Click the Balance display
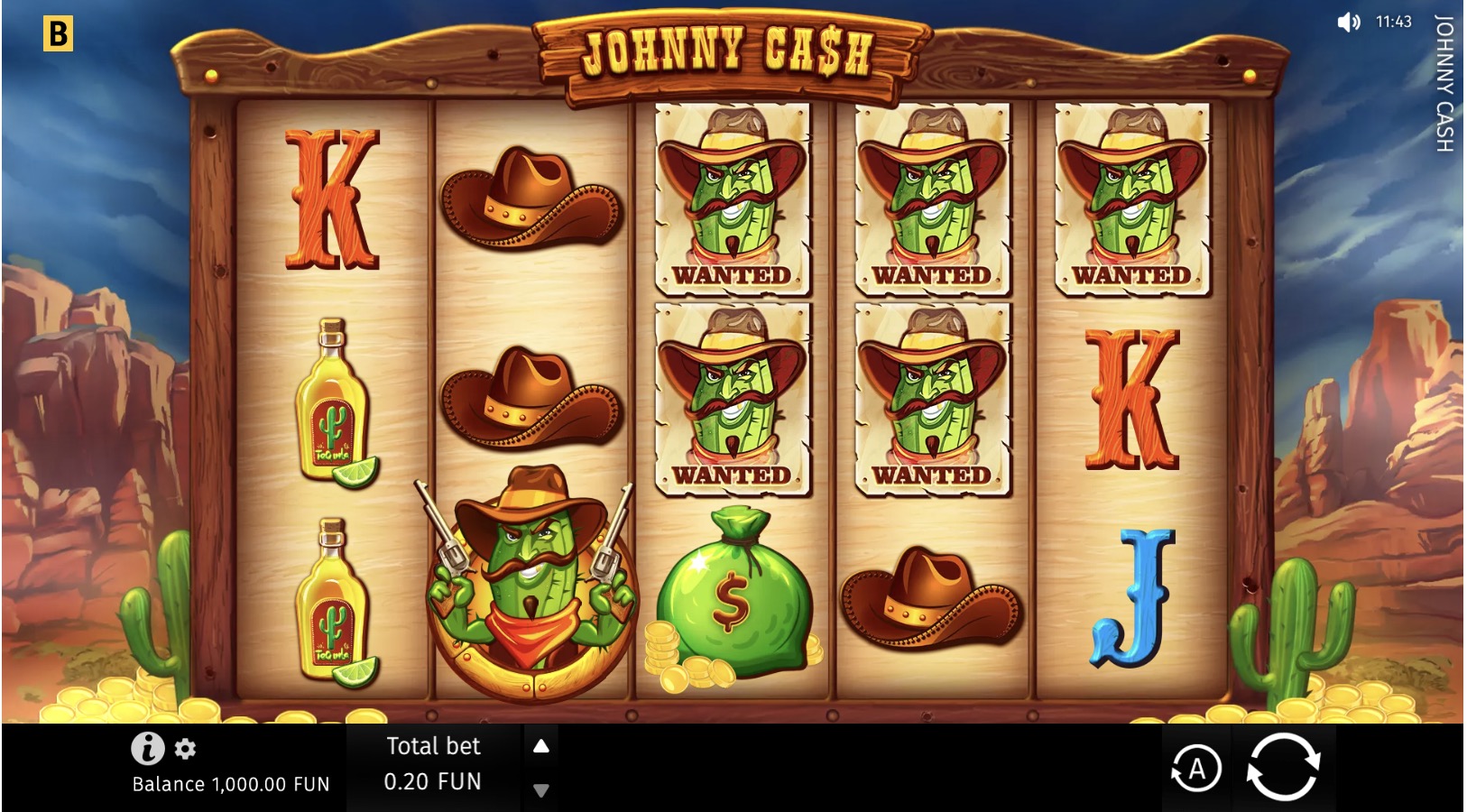1467x812 pixels. (x=230, y=784)
